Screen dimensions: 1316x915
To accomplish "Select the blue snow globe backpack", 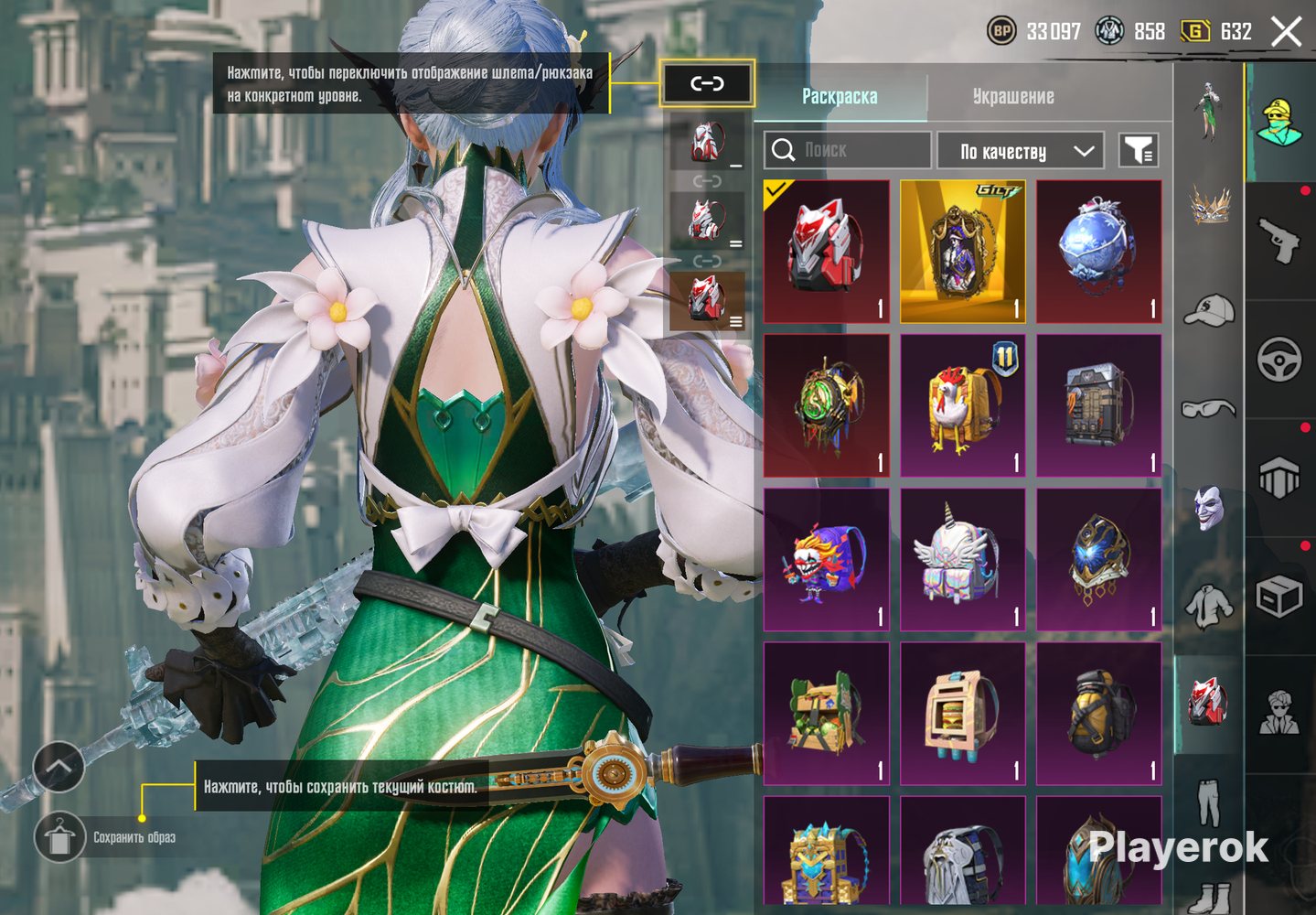I will point(1098,251).
